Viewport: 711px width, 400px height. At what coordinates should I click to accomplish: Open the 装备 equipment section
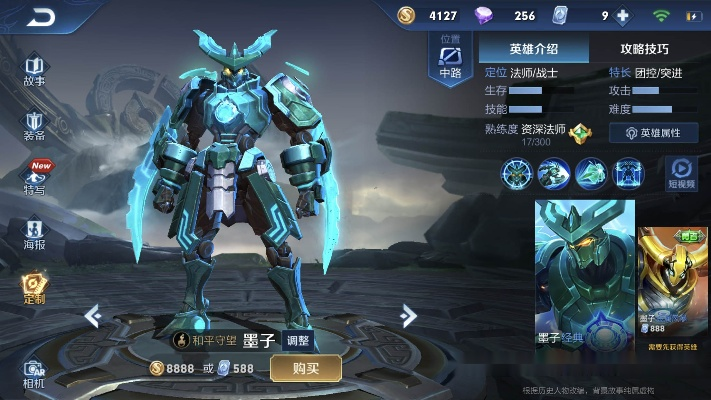(34, 126)
